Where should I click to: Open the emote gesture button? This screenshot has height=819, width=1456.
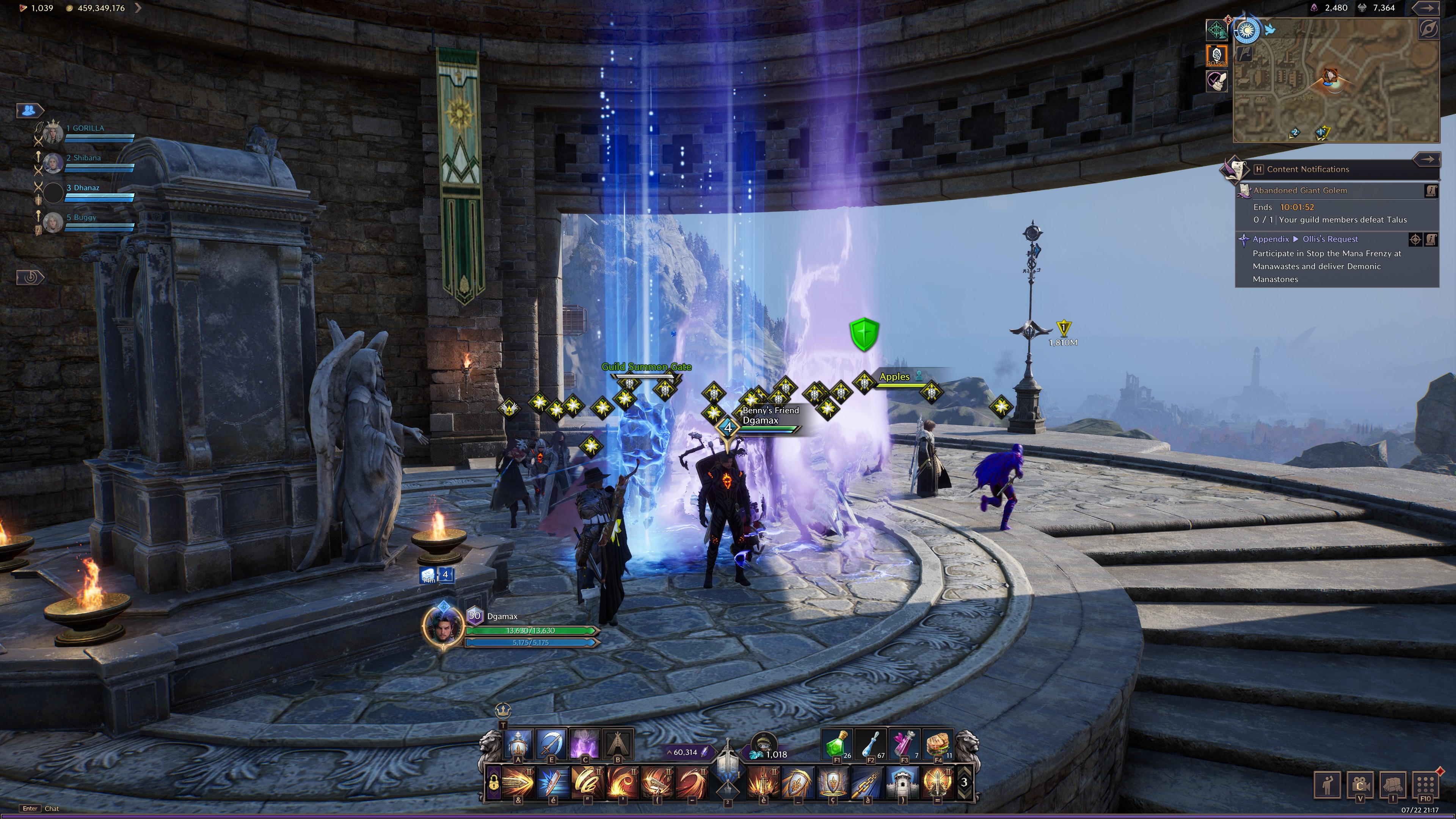(x=1328, y=785)
